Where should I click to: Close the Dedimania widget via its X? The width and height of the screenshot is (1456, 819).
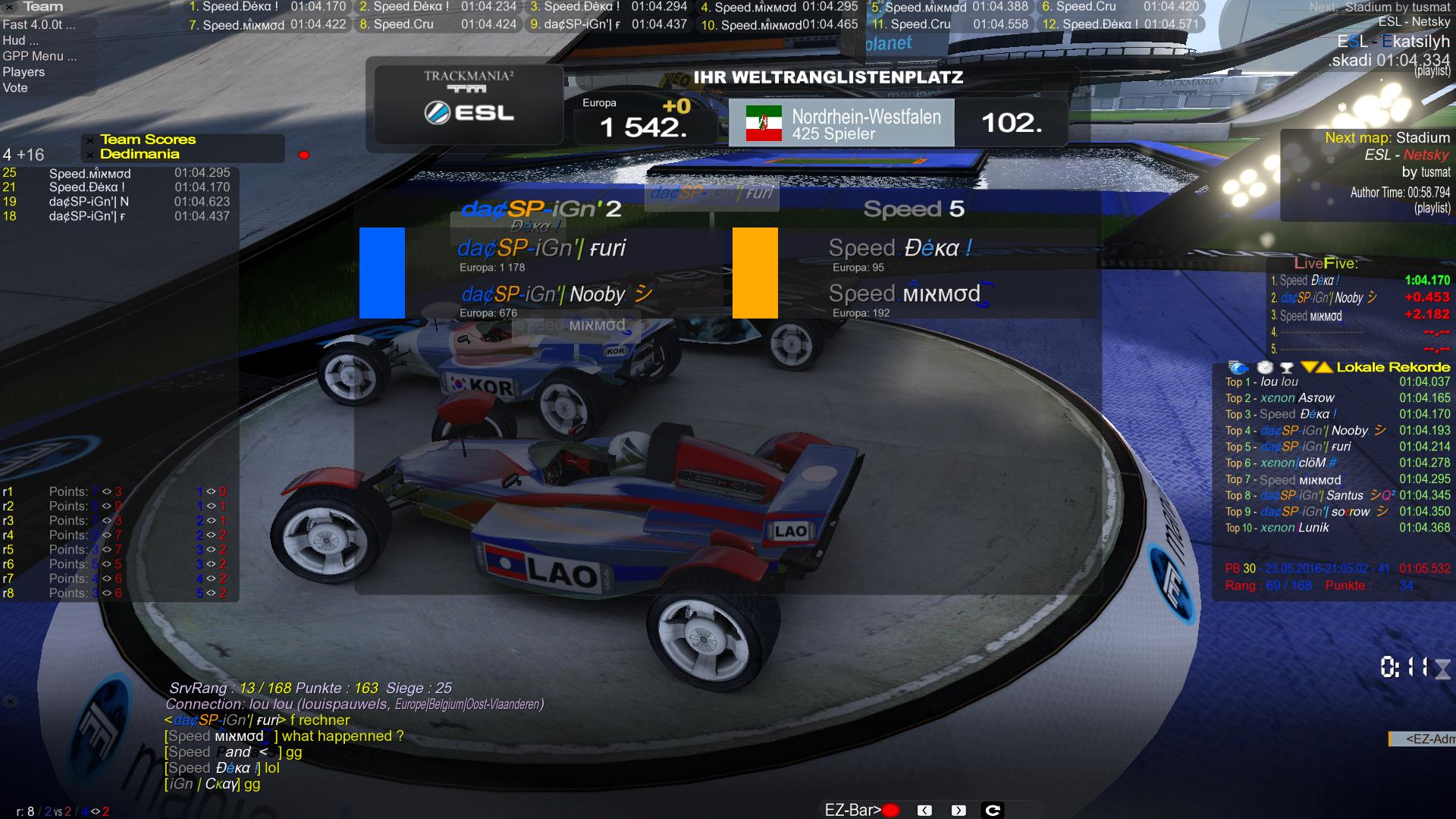[x=90, y=155]
